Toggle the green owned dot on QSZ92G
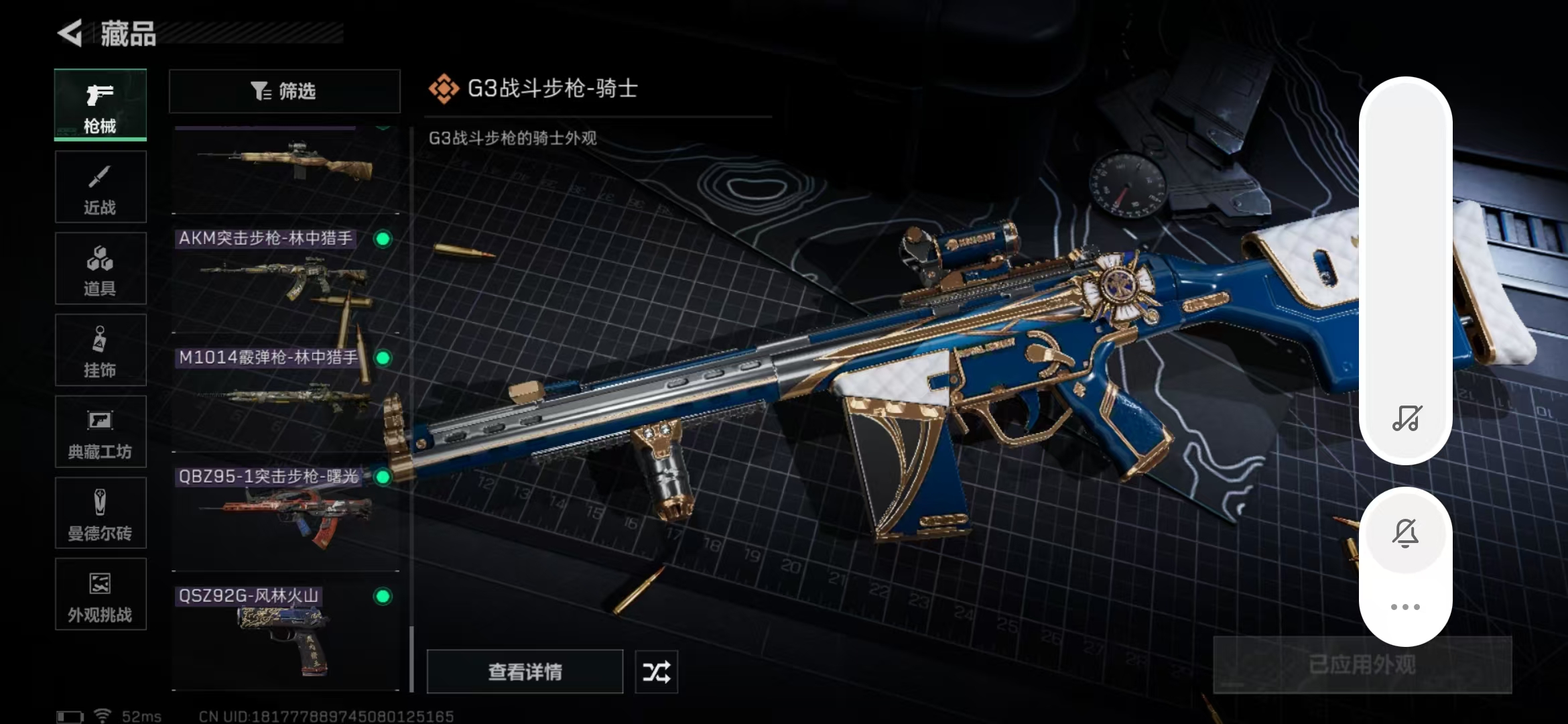The width and height of the screenshot is (1568, 724). pyautogui.click(x=382, y=596)
